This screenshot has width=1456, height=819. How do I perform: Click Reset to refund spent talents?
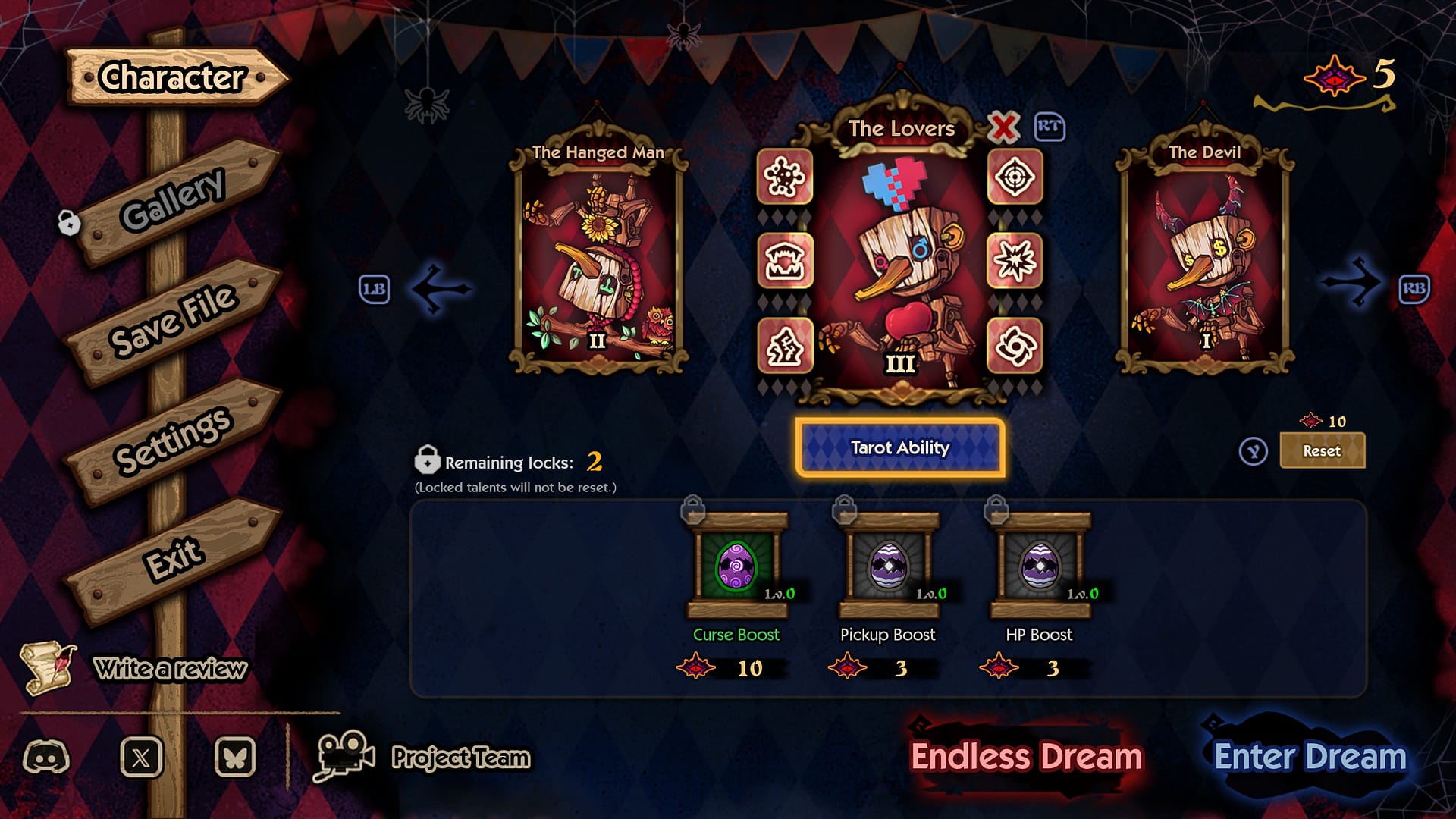(x=1323, y=450)
